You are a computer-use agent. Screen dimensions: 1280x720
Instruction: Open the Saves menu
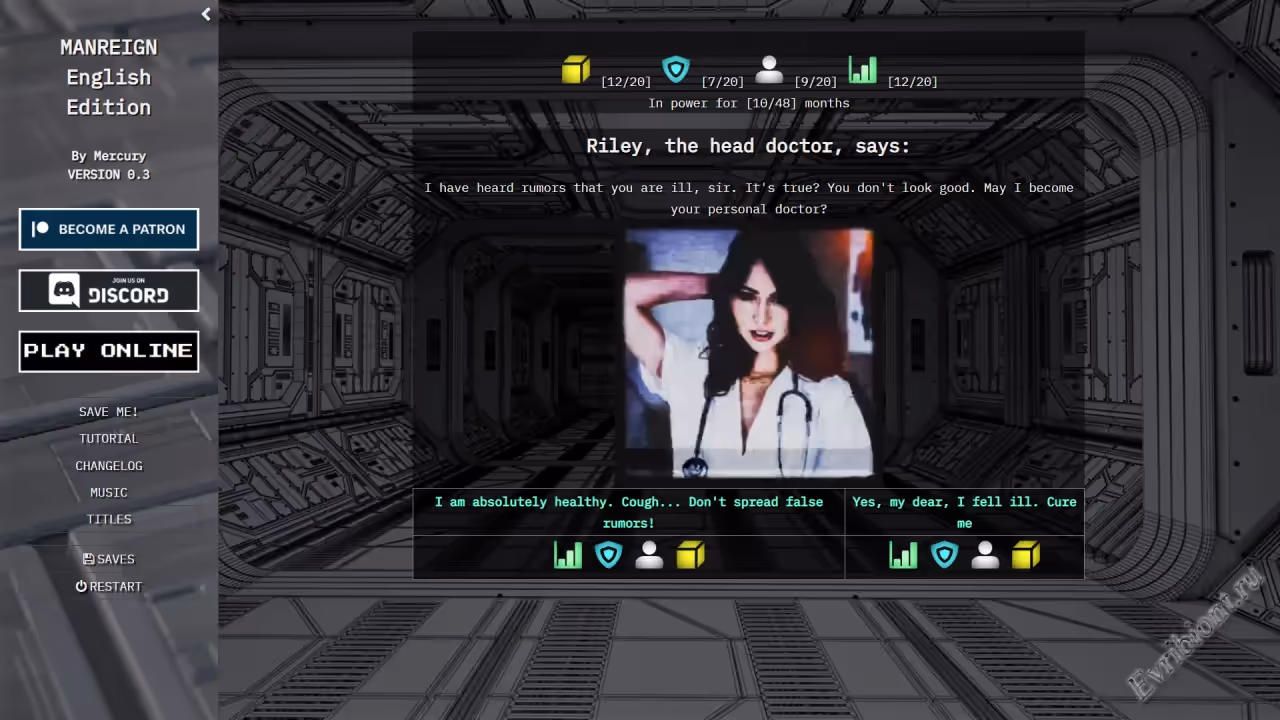point(109,560)
